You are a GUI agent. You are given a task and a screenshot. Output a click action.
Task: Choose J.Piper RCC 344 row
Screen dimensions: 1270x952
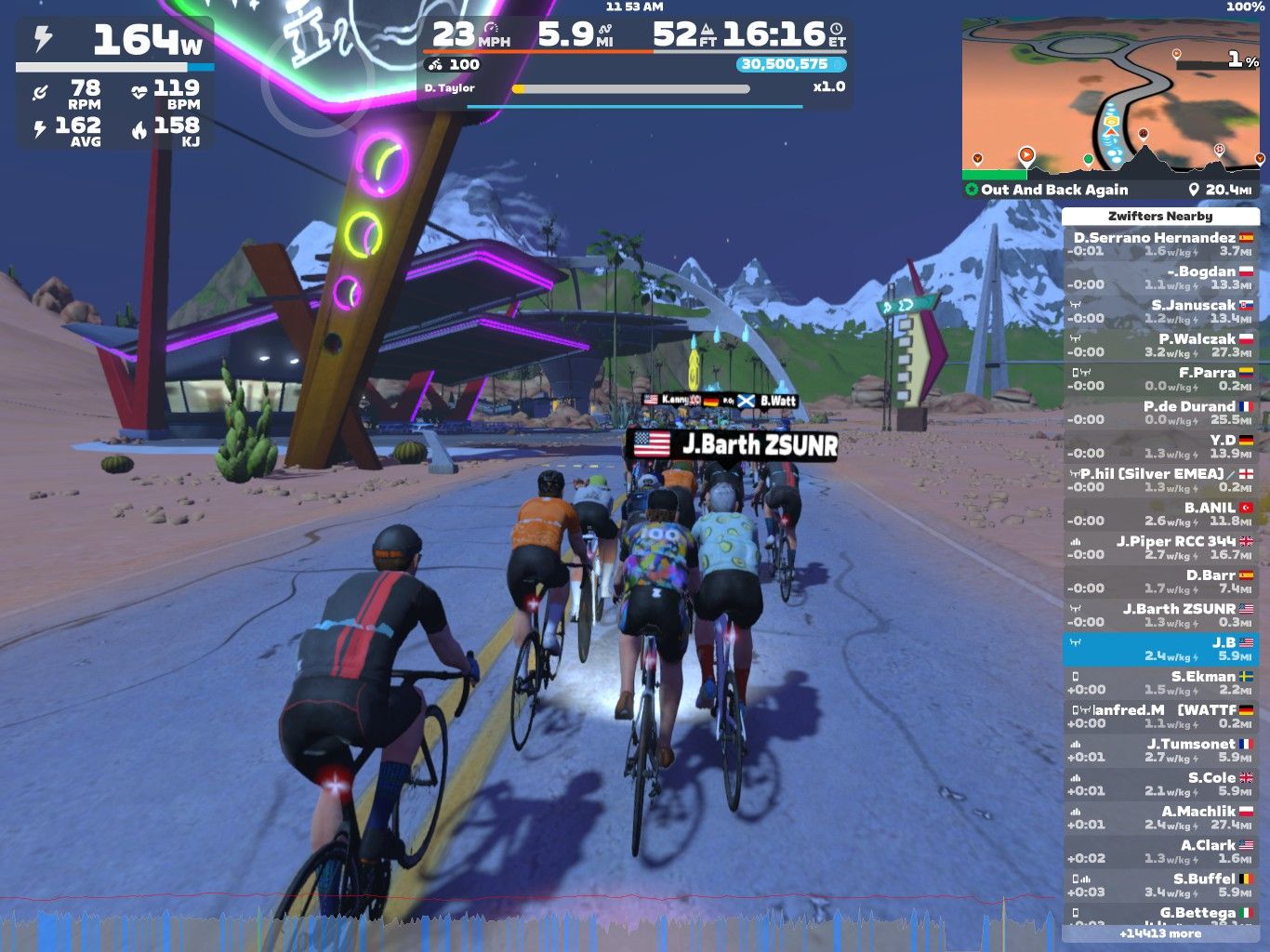point(1160,547)
